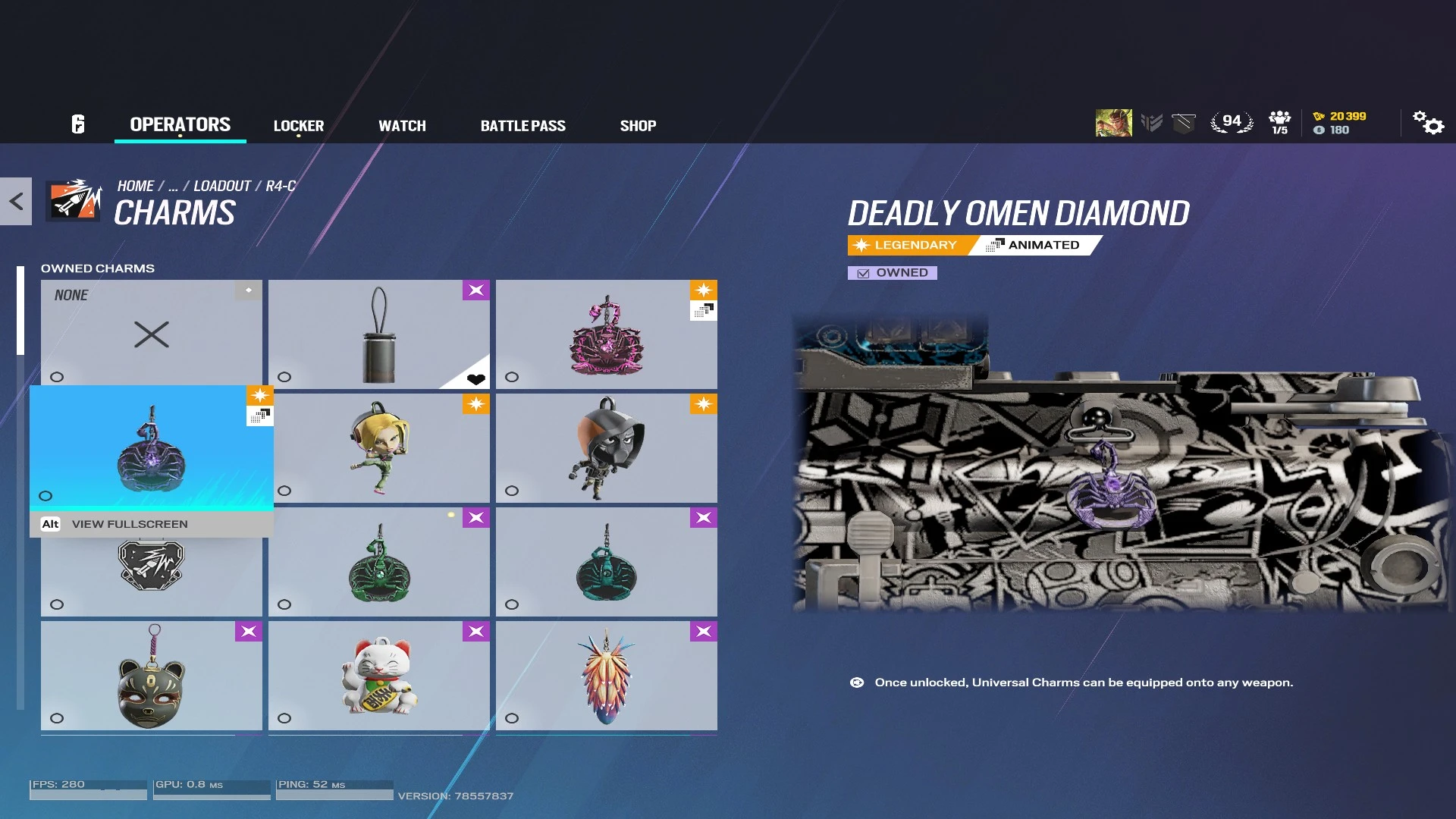This screenshot has width=1456, height=819.
Task: Click the Rainbow Six logo in top bar
Action: point(79,124)
